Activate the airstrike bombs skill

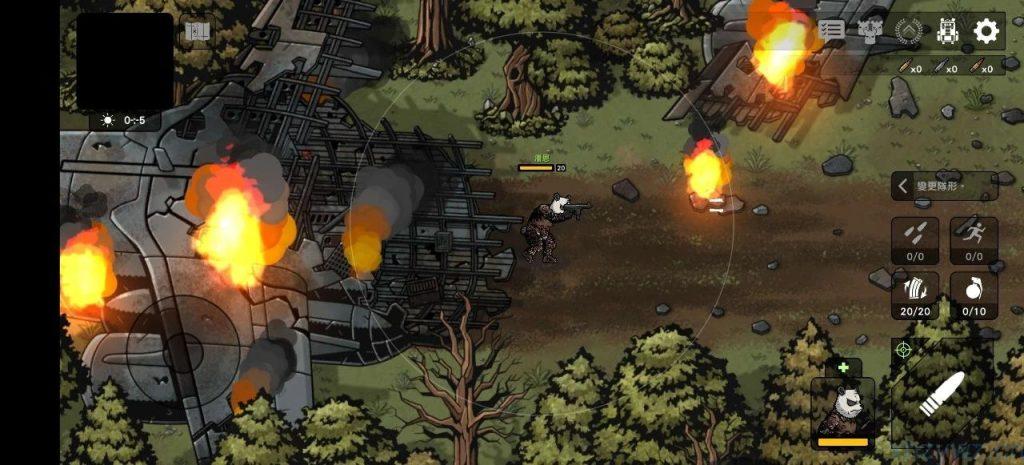(x=915, y=240)
